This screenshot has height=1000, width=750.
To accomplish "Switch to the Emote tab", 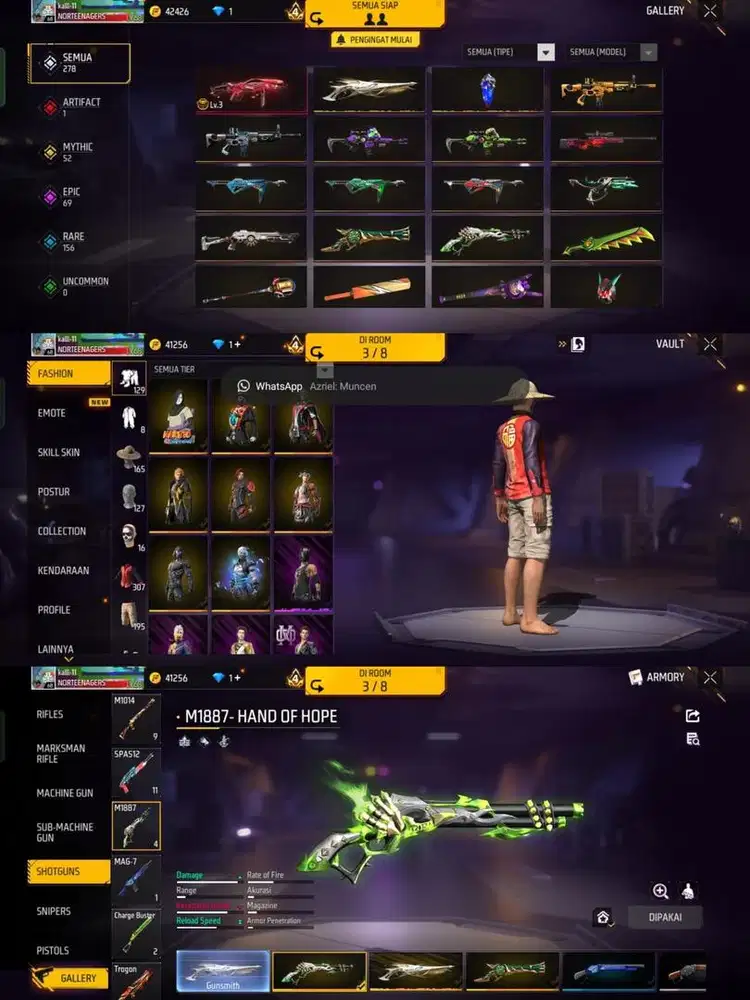I will point(52,413).
